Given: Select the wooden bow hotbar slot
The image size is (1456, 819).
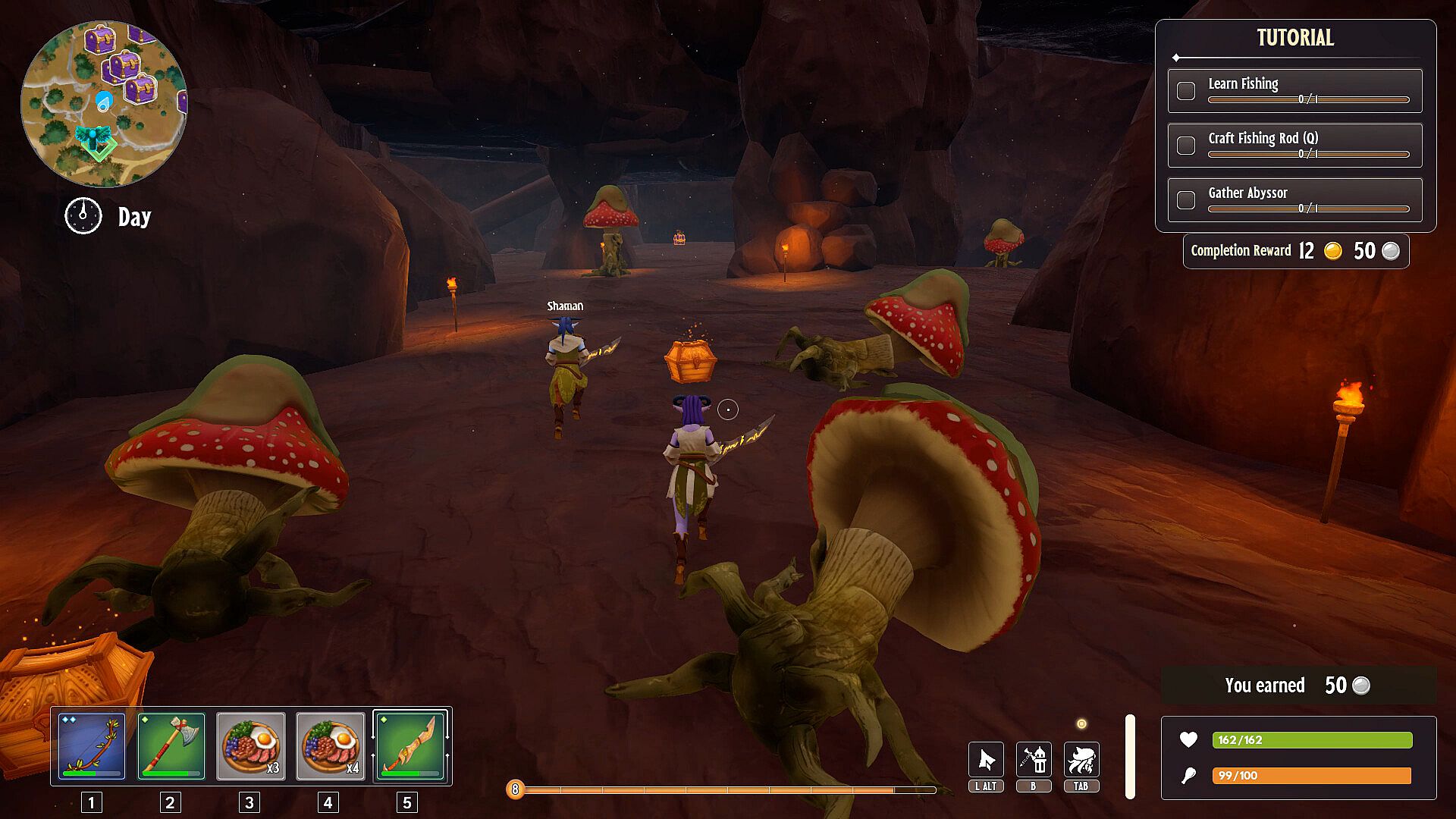Looking at the screenshot, I should (92, 745).
